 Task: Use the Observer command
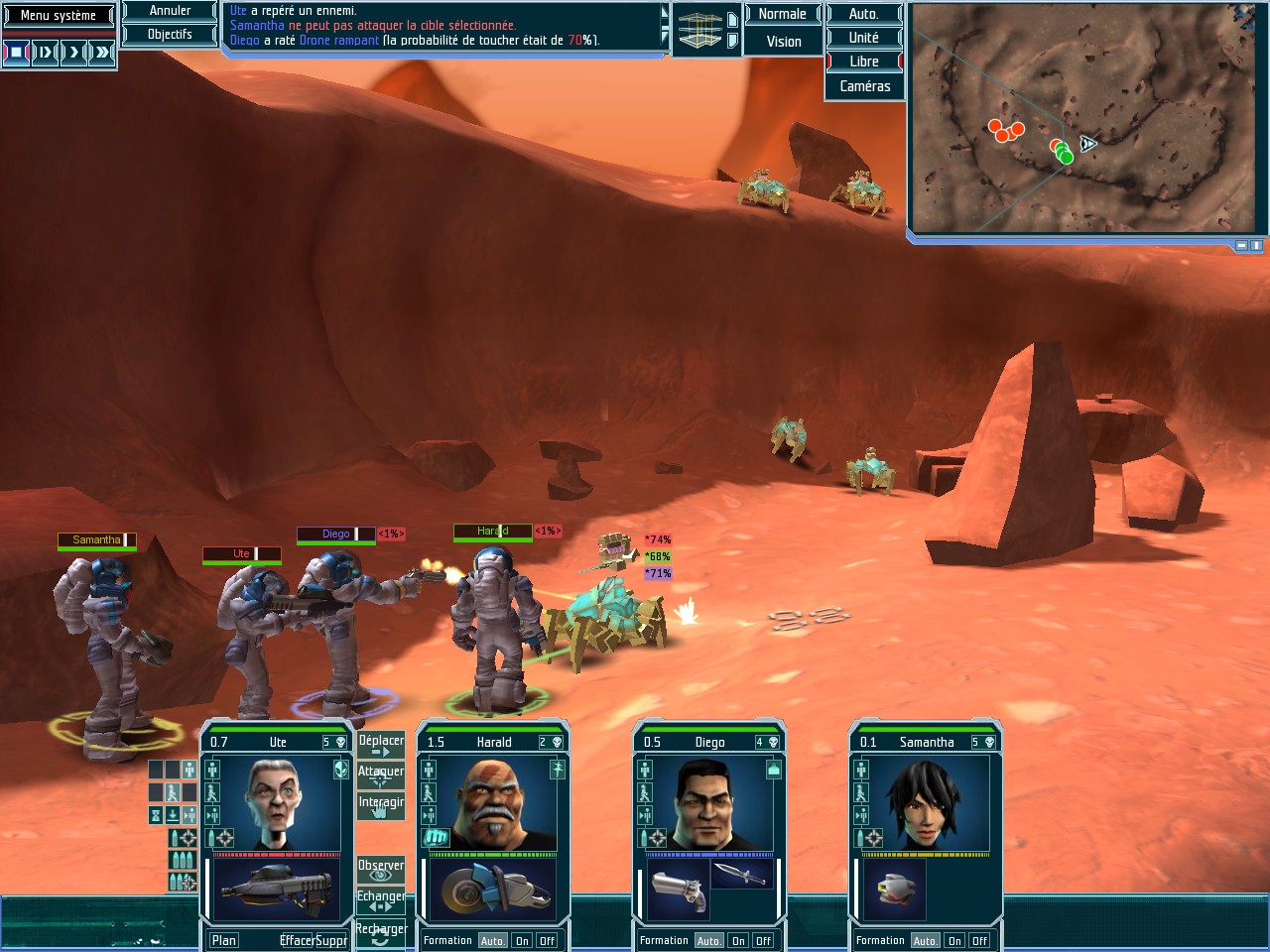[381, 870]
